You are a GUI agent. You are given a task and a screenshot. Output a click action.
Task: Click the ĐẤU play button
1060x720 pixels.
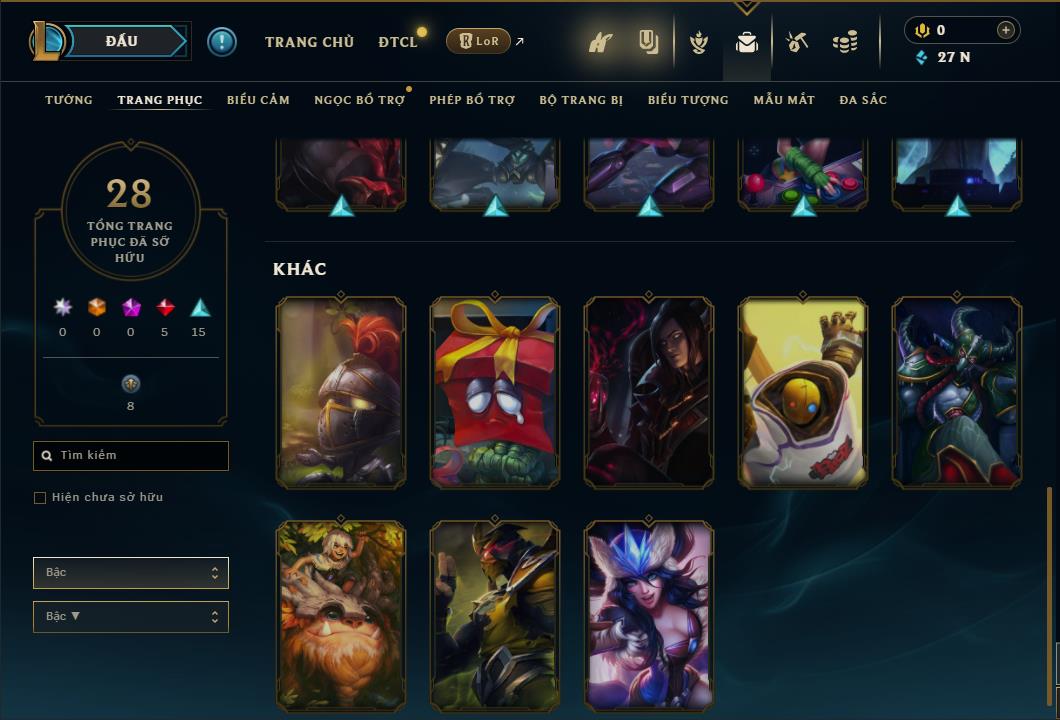[x=121, y=41]
